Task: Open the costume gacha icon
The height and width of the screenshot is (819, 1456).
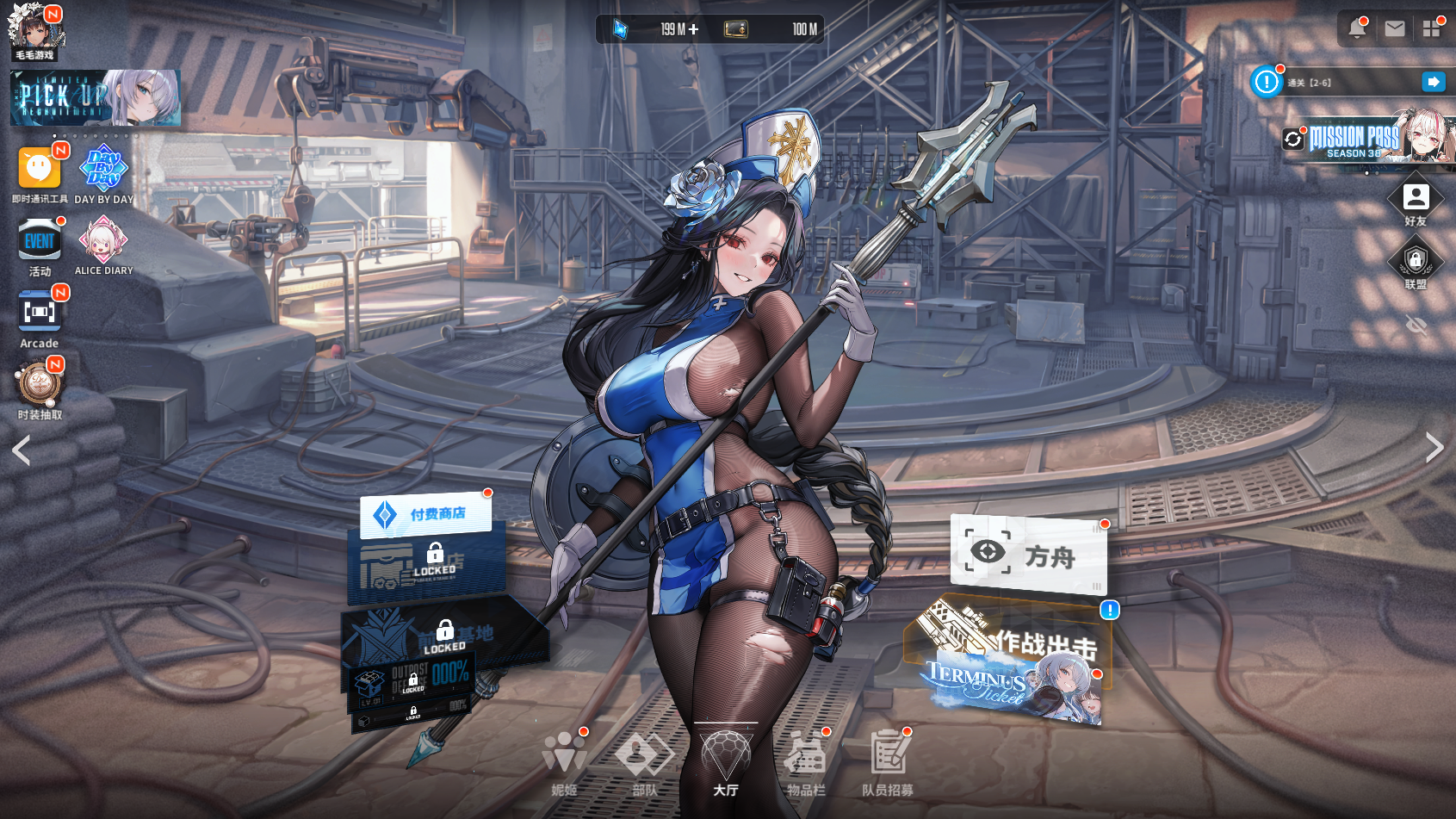Action: point(40,384)
